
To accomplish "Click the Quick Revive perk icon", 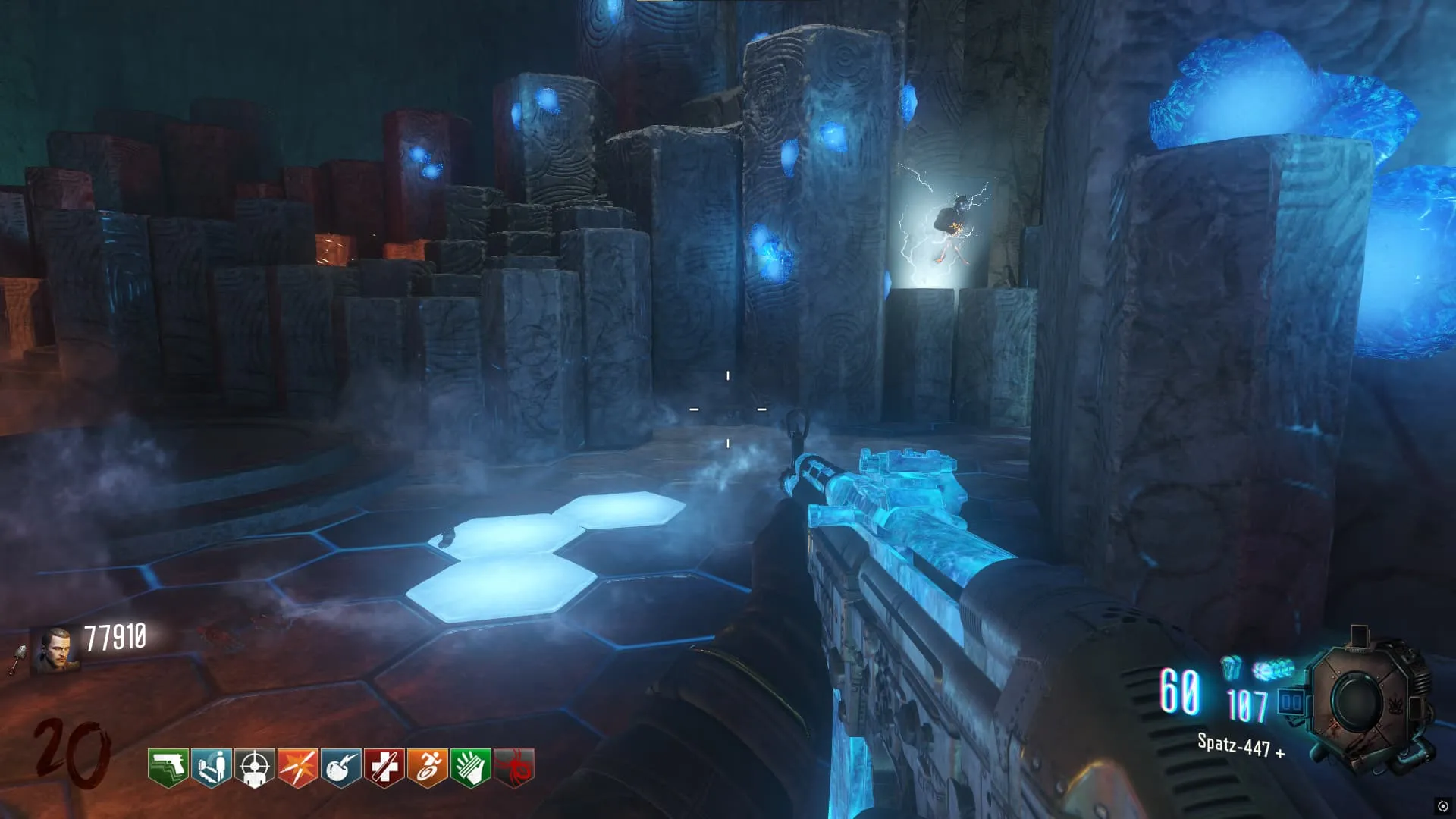I will pos(211,767).
